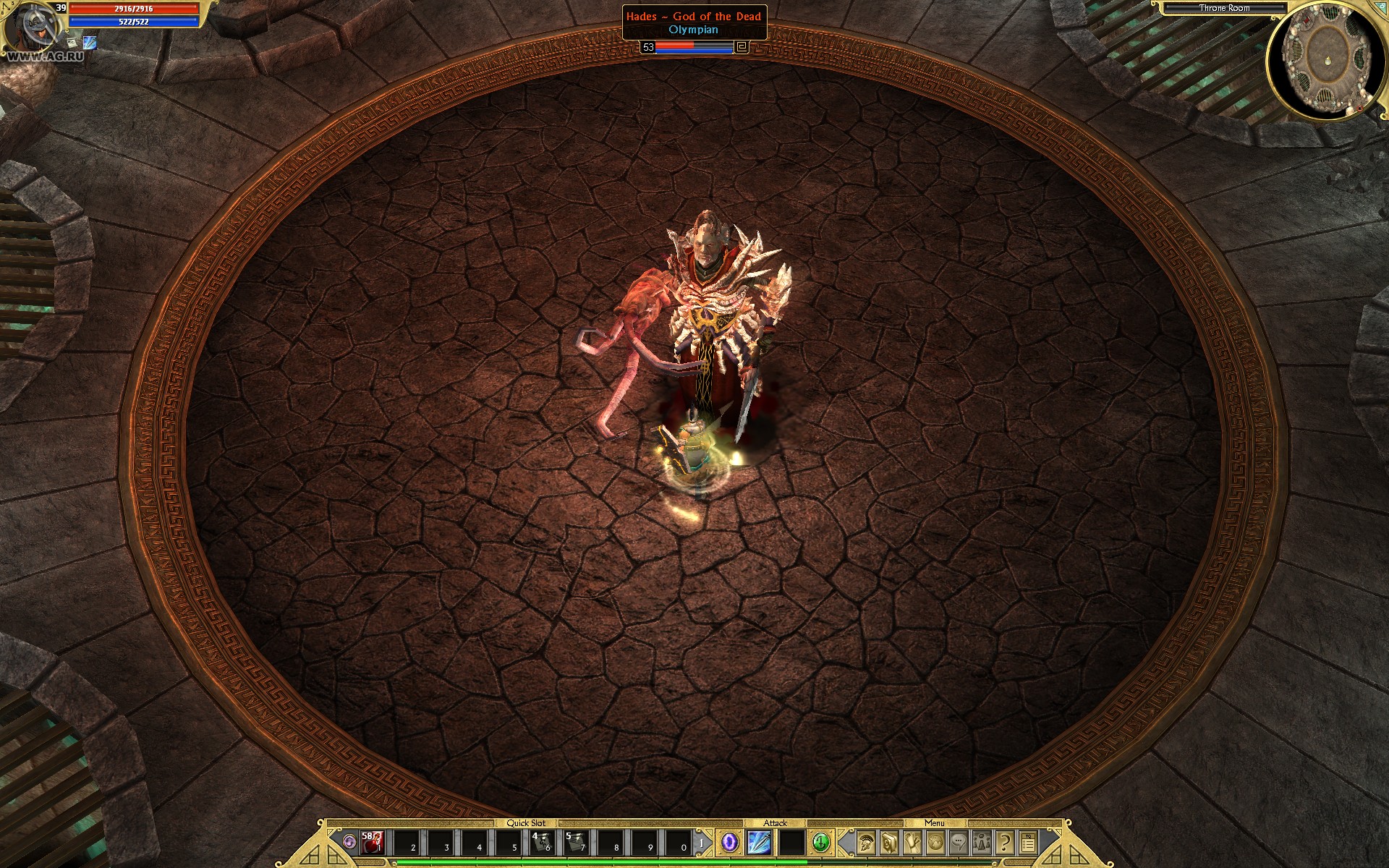The width and height of the screenshot is (1389, 868).
Task: Open the help question mark icon
Action: tap(1004, 843)
